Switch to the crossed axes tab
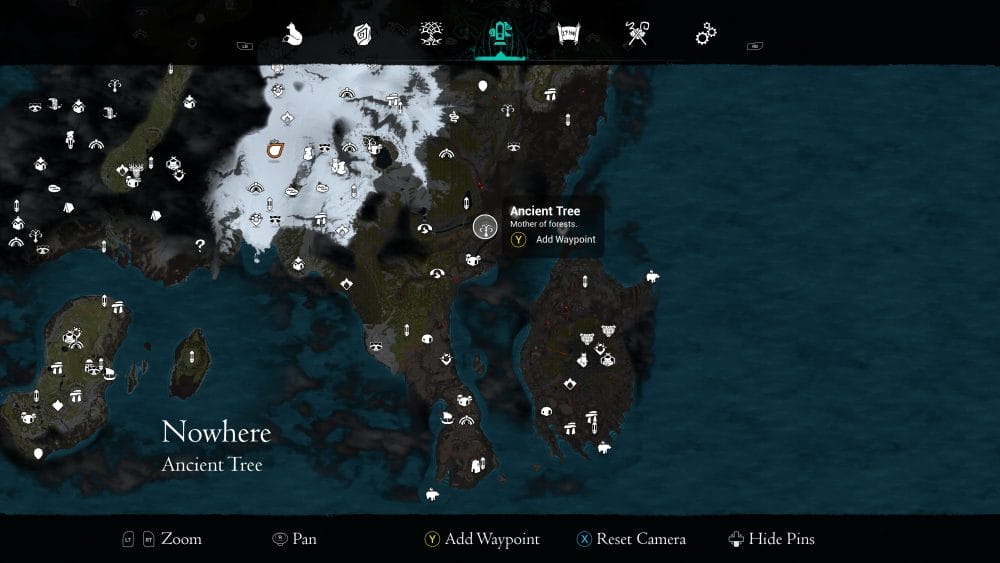1000x563 pixels. tap(637, 35)
